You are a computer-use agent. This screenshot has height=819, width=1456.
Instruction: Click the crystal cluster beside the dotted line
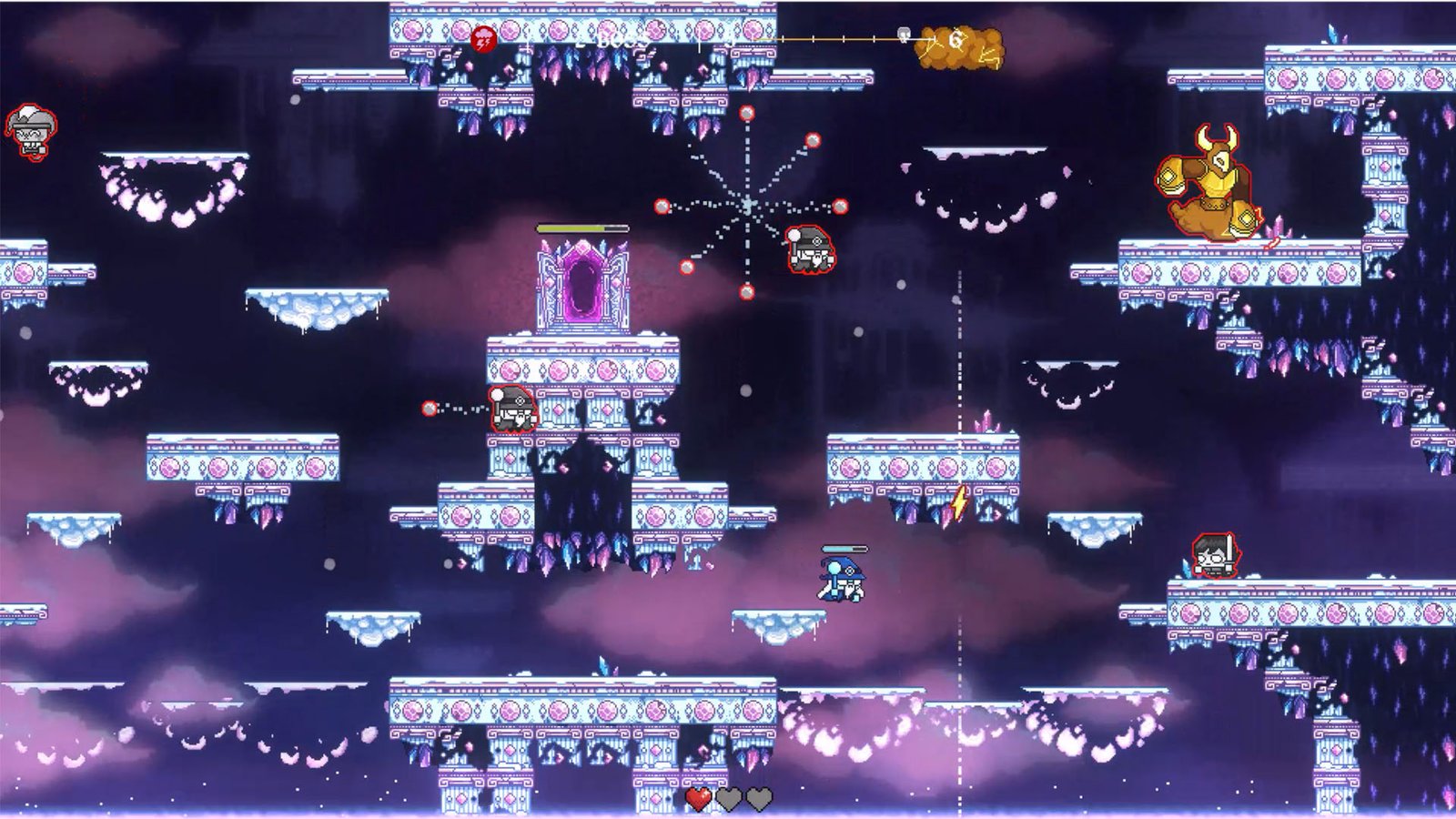point(986,421)
